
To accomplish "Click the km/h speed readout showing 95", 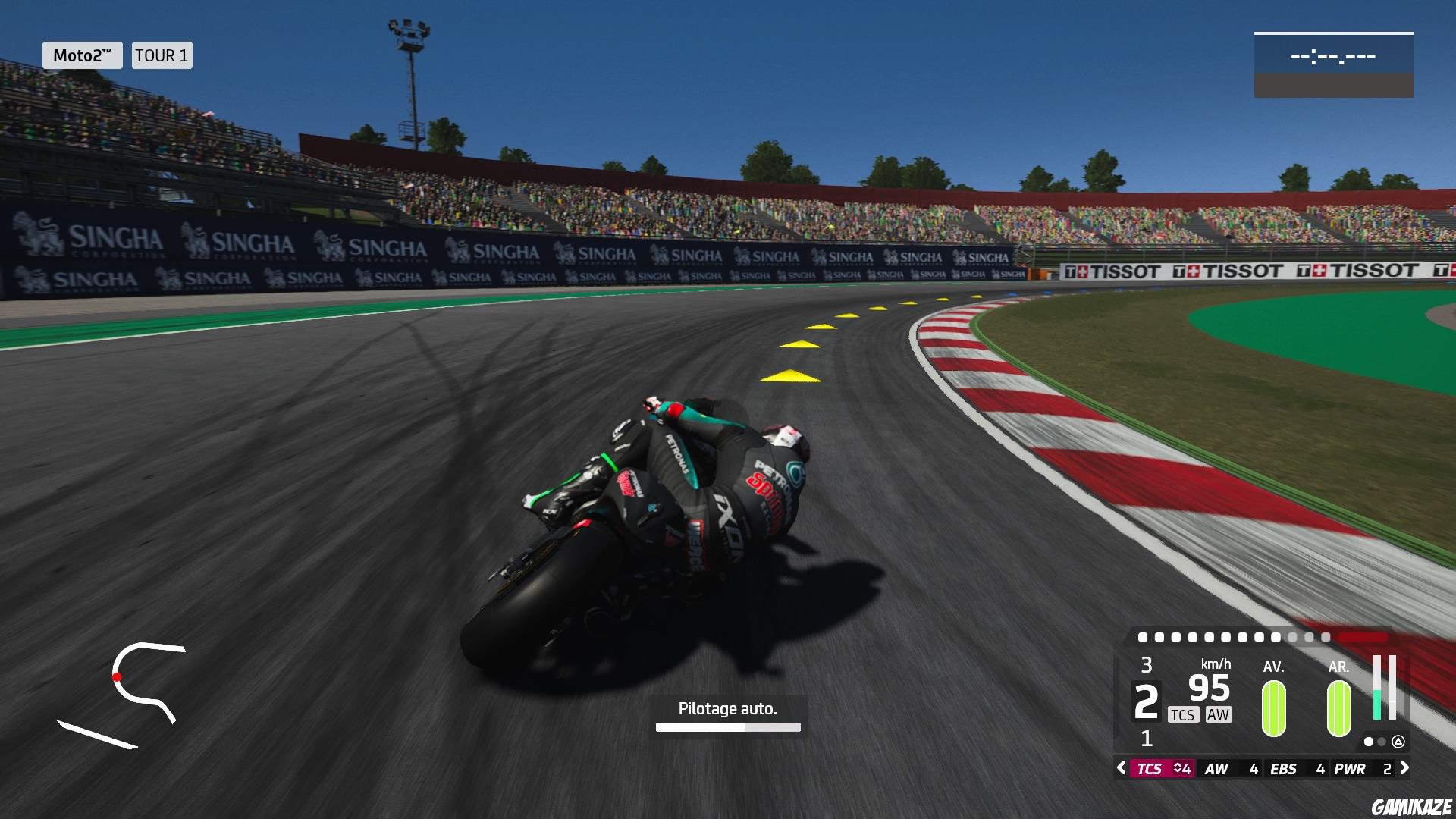I will click(1209, 689).
